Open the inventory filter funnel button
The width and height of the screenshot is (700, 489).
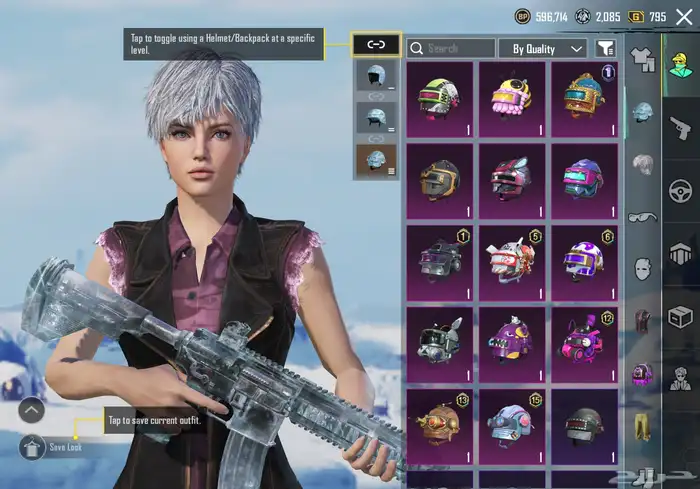tap(605, 48)
